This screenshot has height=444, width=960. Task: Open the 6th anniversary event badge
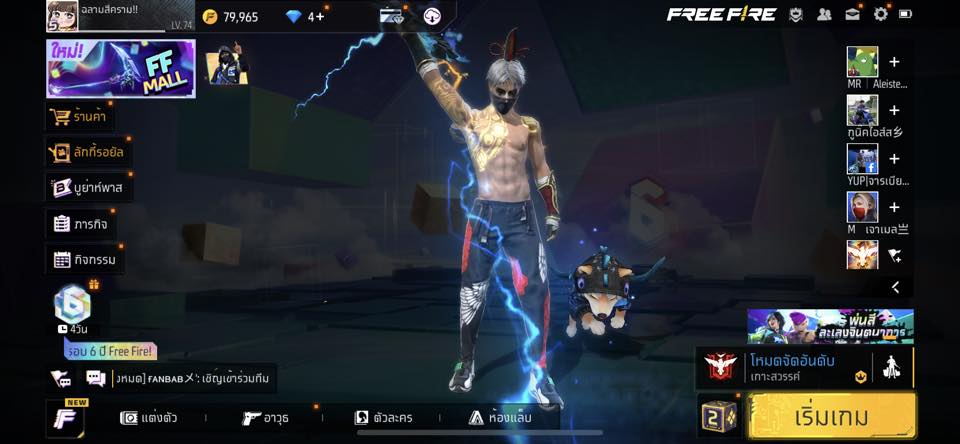click(72, 304)
